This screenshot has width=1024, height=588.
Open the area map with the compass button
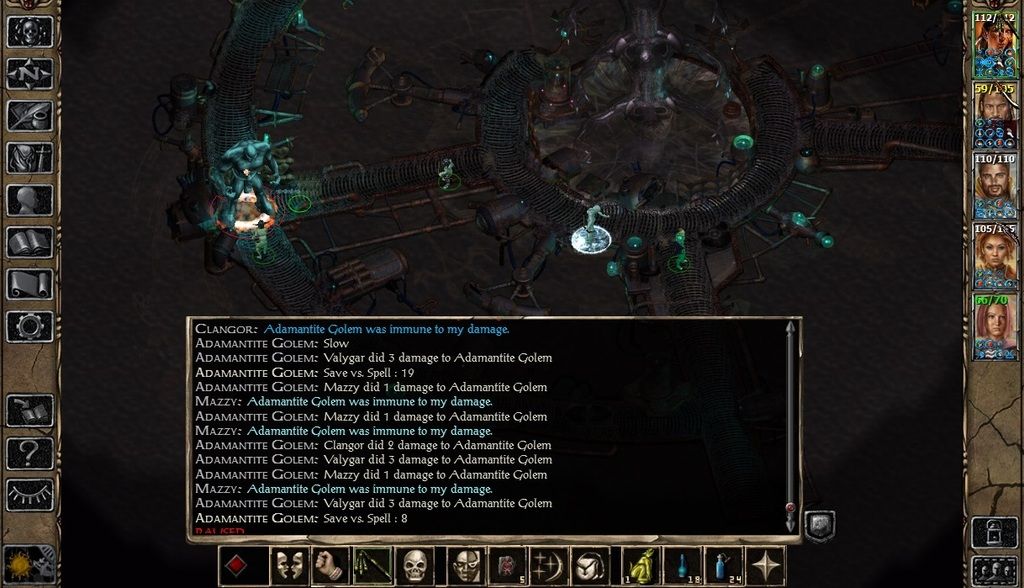click(29, 74)
